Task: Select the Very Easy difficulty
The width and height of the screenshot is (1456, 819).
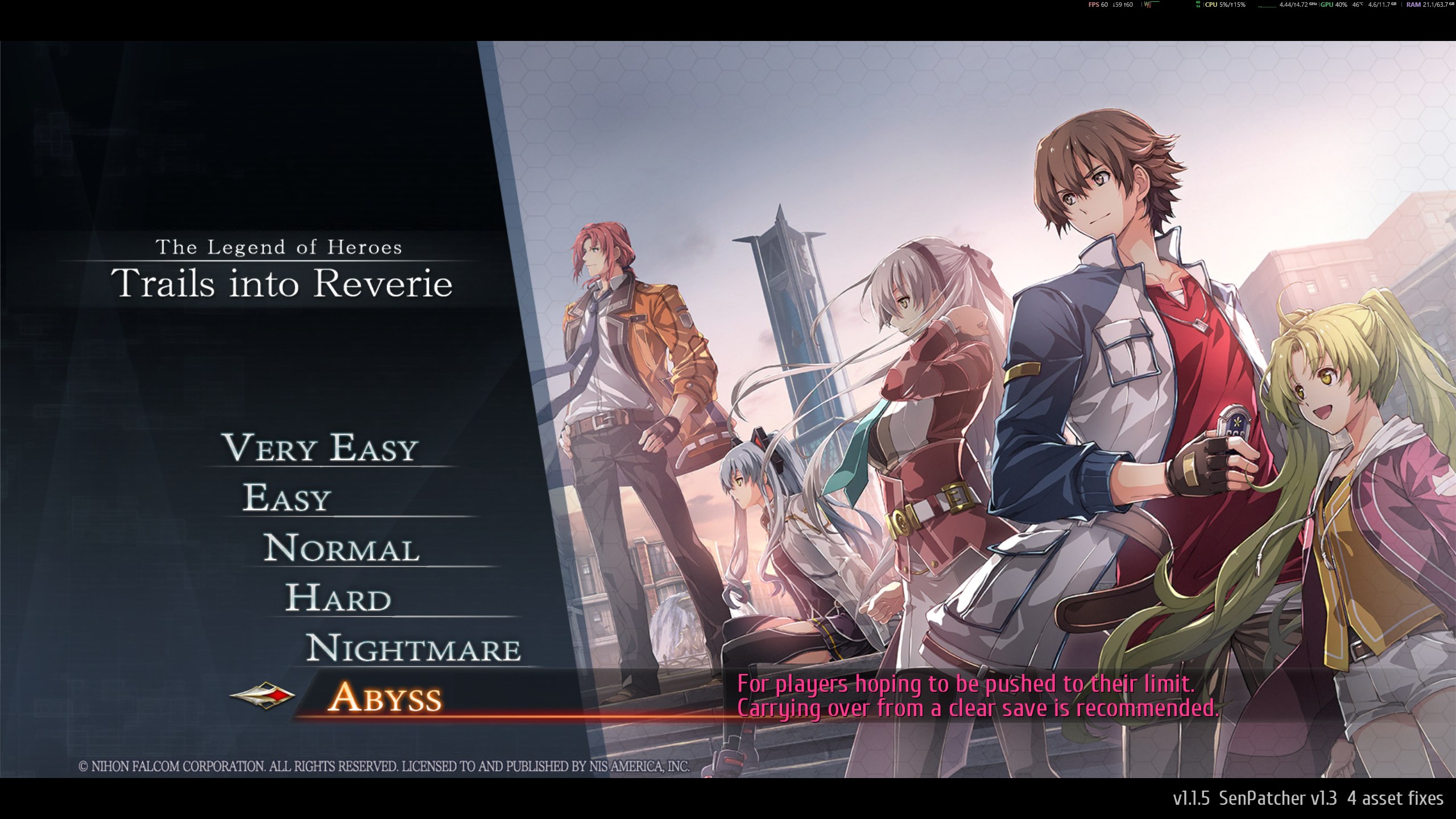Action: pyautogui.click(x=320, y=448)
